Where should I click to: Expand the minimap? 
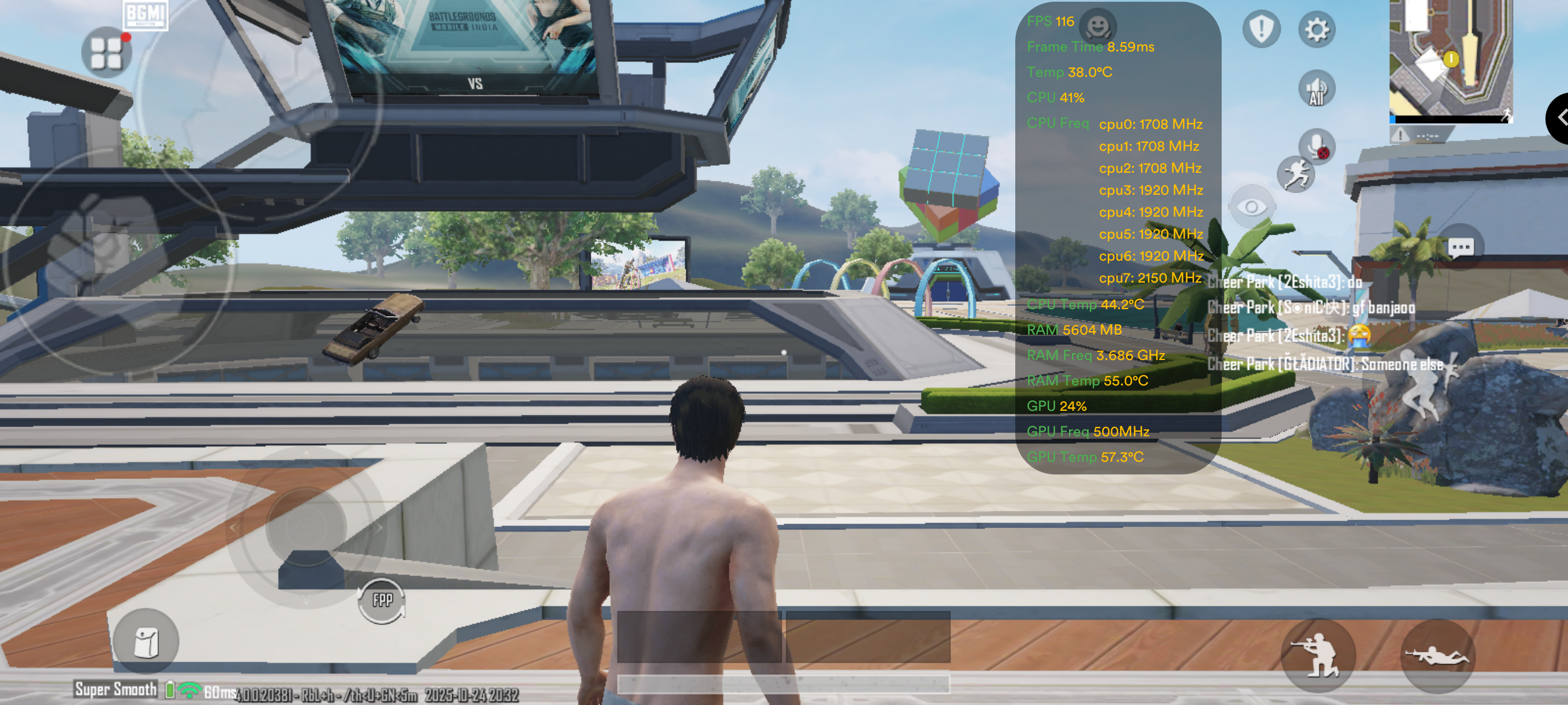(x=1450, y=60)
